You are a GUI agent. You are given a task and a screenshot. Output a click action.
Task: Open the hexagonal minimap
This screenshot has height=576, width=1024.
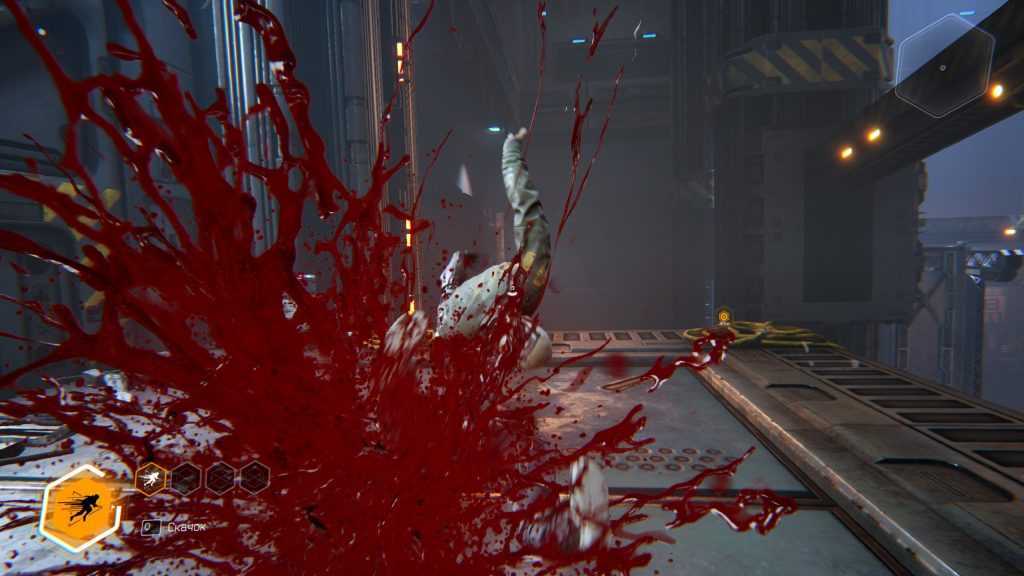pyautogui.click(x=944, y=66)
